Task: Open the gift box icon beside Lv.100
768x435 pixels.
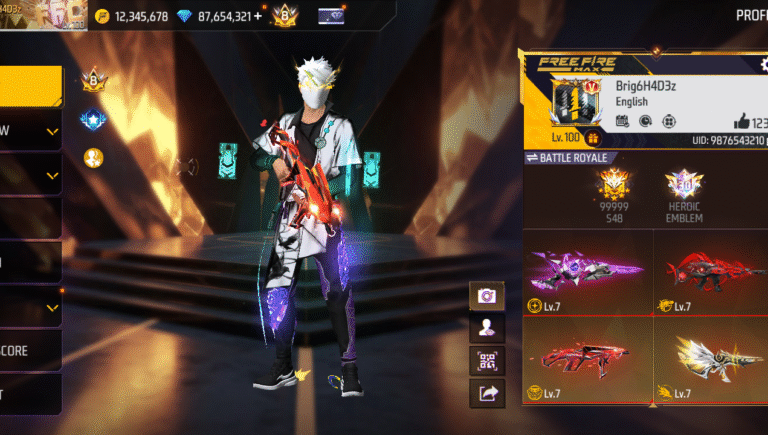Action: point(594,138)
